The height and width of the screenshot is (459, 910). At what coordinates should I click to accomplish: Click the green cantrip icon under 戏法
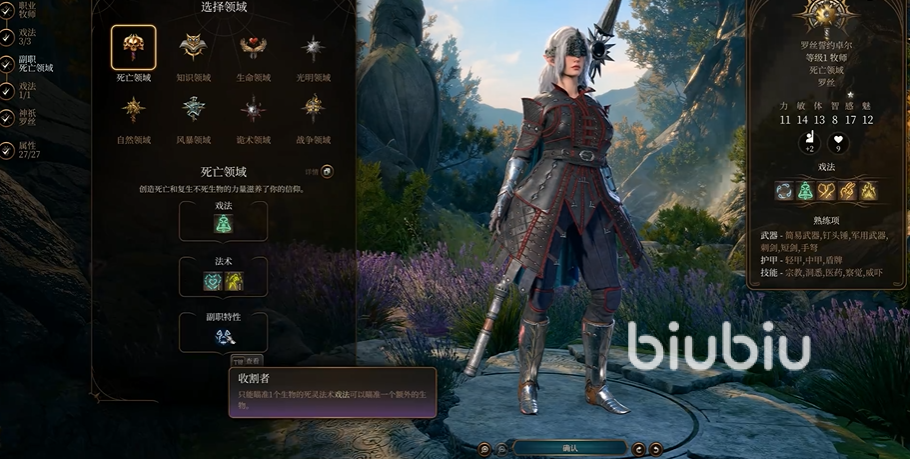tap(223, 225)
